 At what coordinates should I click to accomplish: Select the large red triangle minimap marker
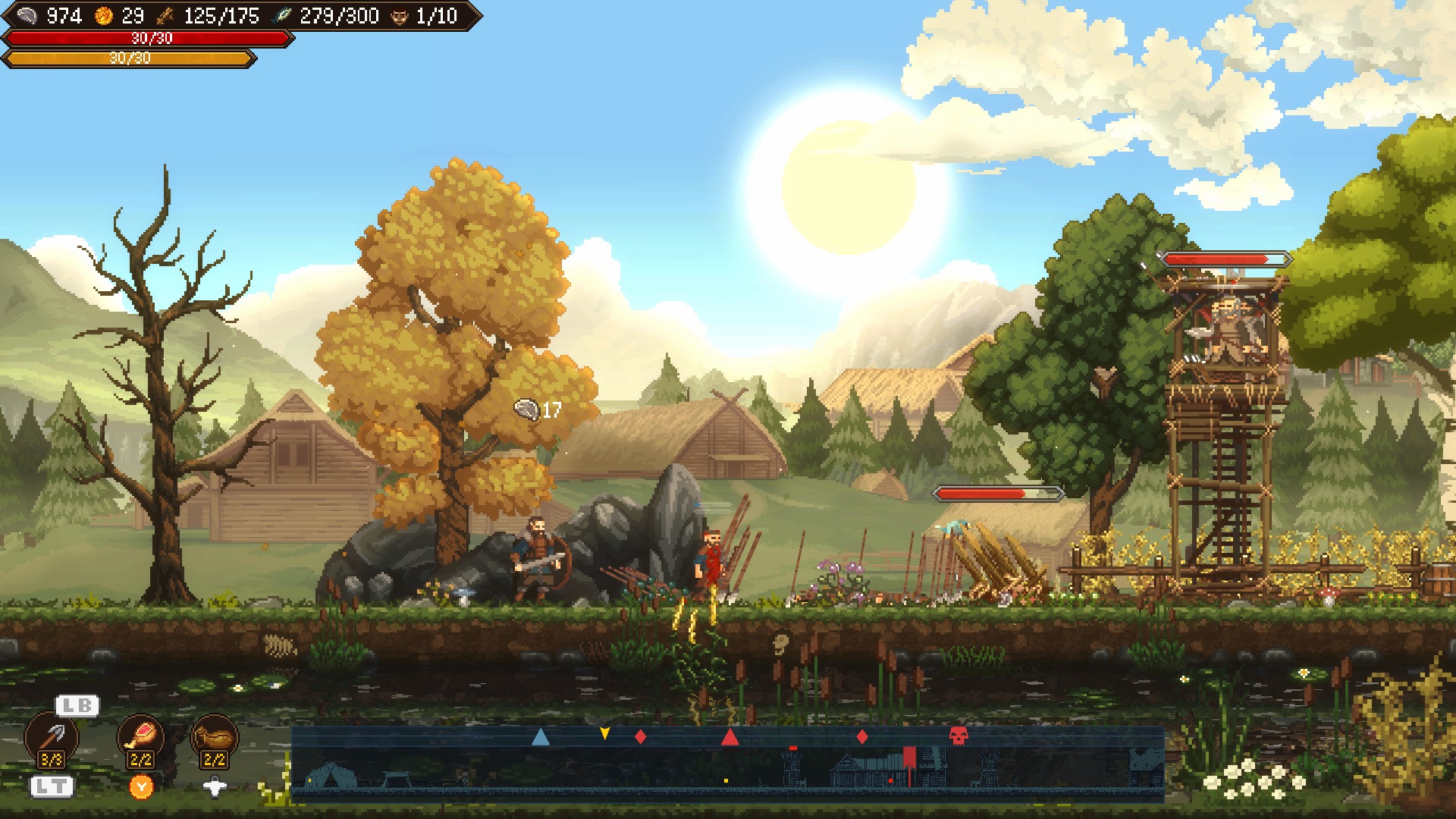pyautogui.click(x=730, y=736)
